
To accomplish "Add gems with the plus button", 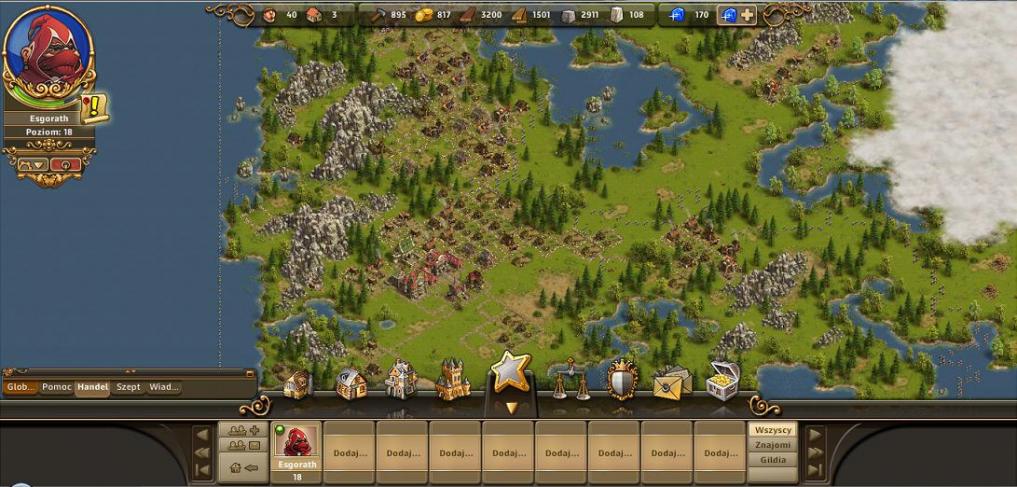I will point(747,15).
